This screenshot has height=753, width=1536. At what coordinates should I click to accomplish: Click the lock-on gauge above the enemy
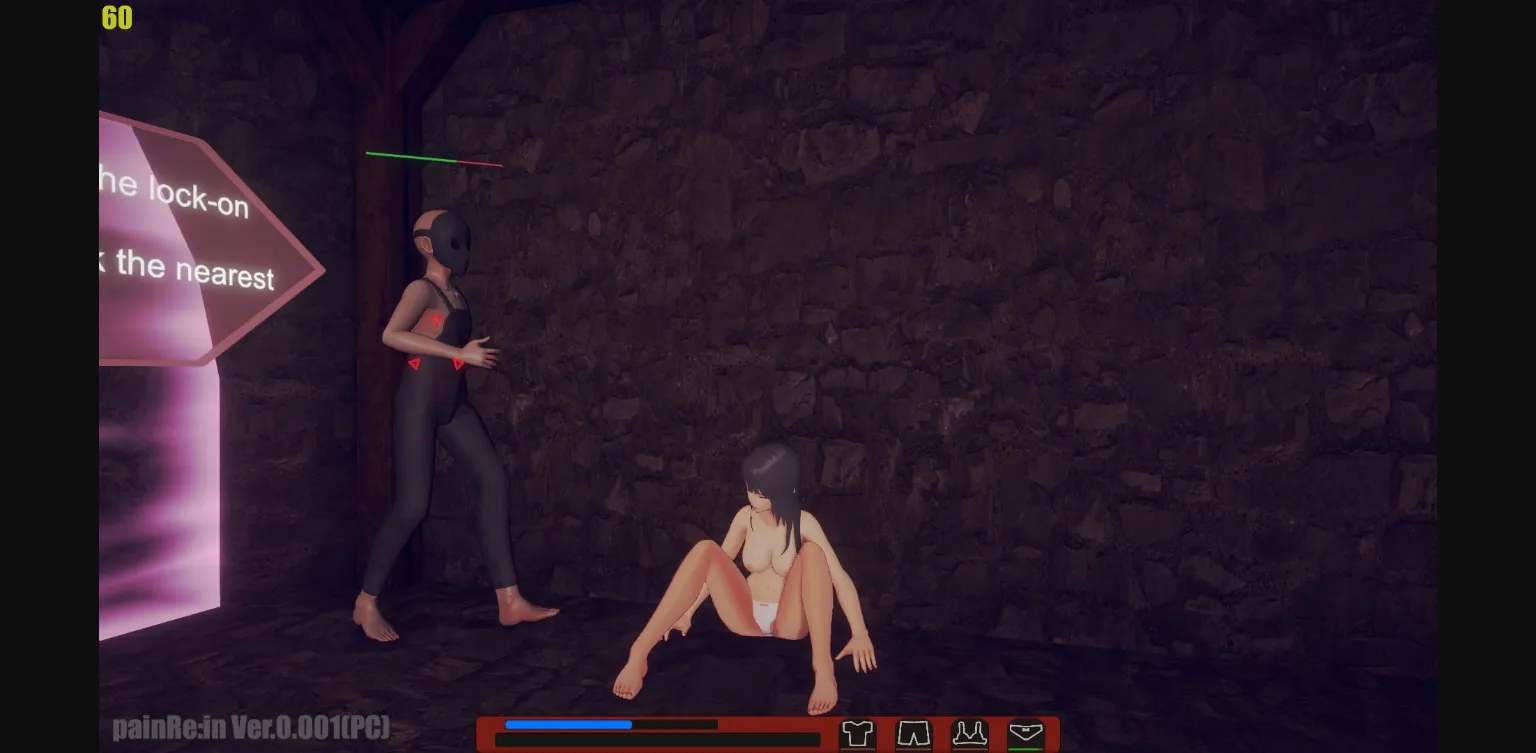tap(435, 157)
